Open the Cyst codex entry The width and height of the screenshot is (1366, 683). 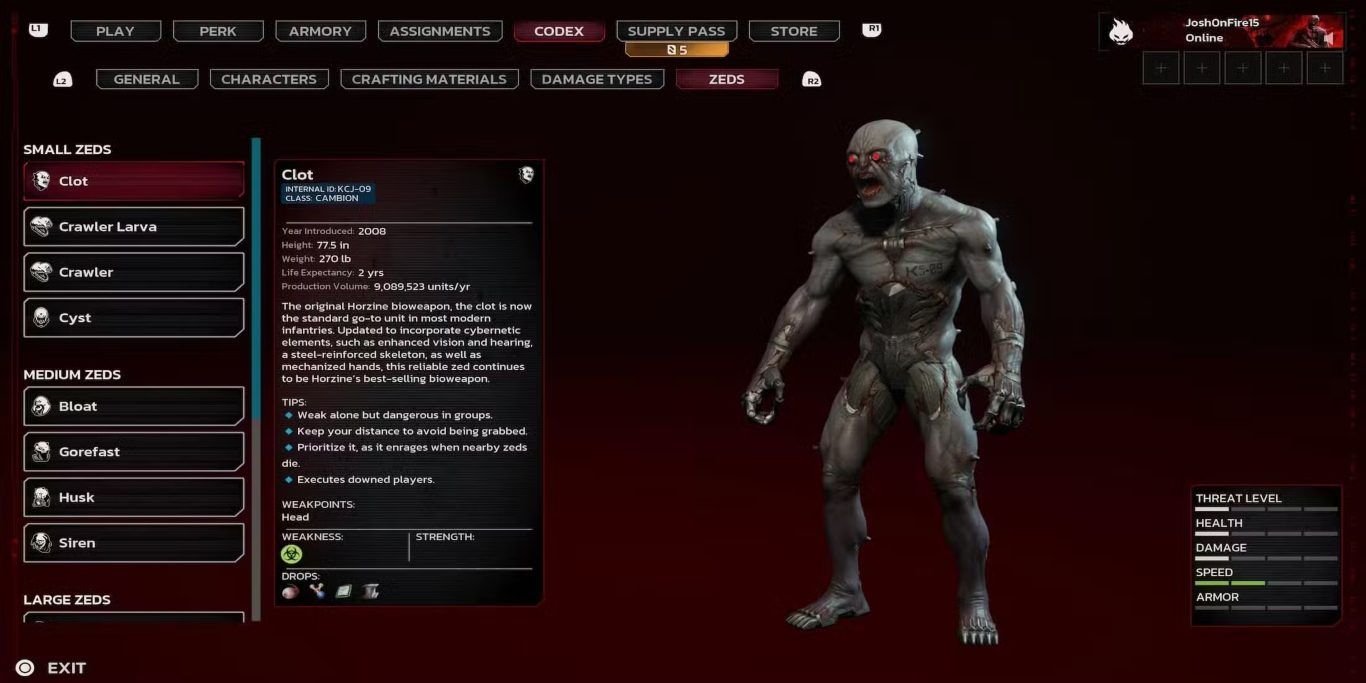tap(134, 318)
